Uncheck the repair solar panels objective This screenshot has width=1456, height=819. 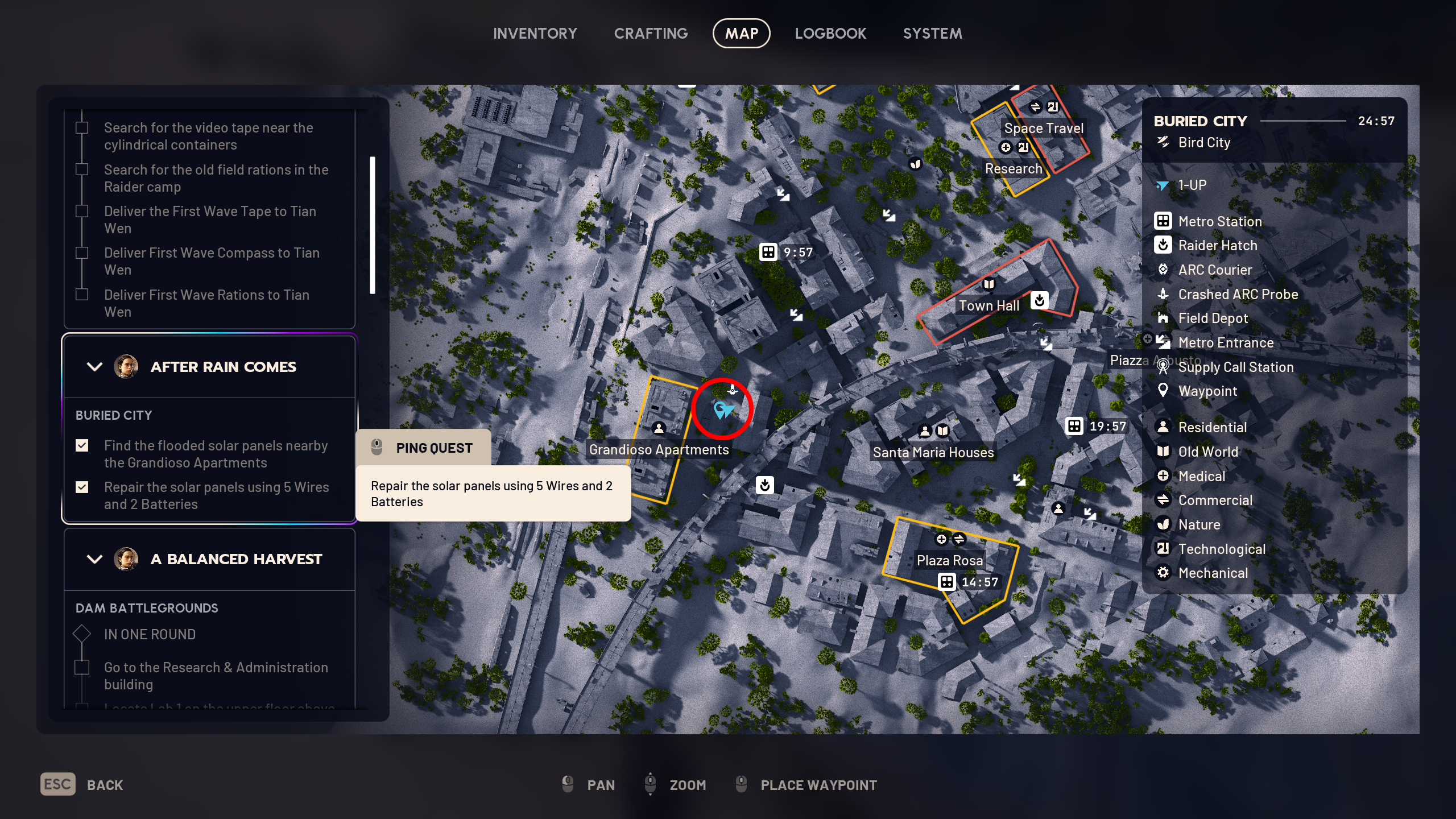82,487
